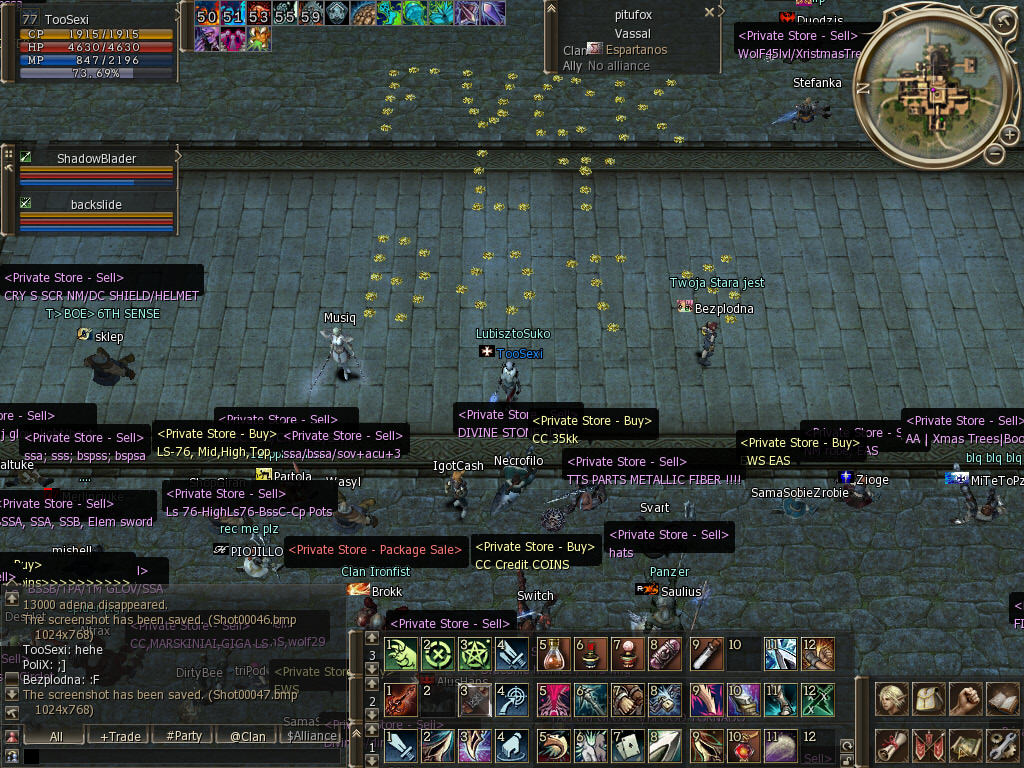Close the pitufox target window
The image size is (1024, 768).
coord(709,13)
